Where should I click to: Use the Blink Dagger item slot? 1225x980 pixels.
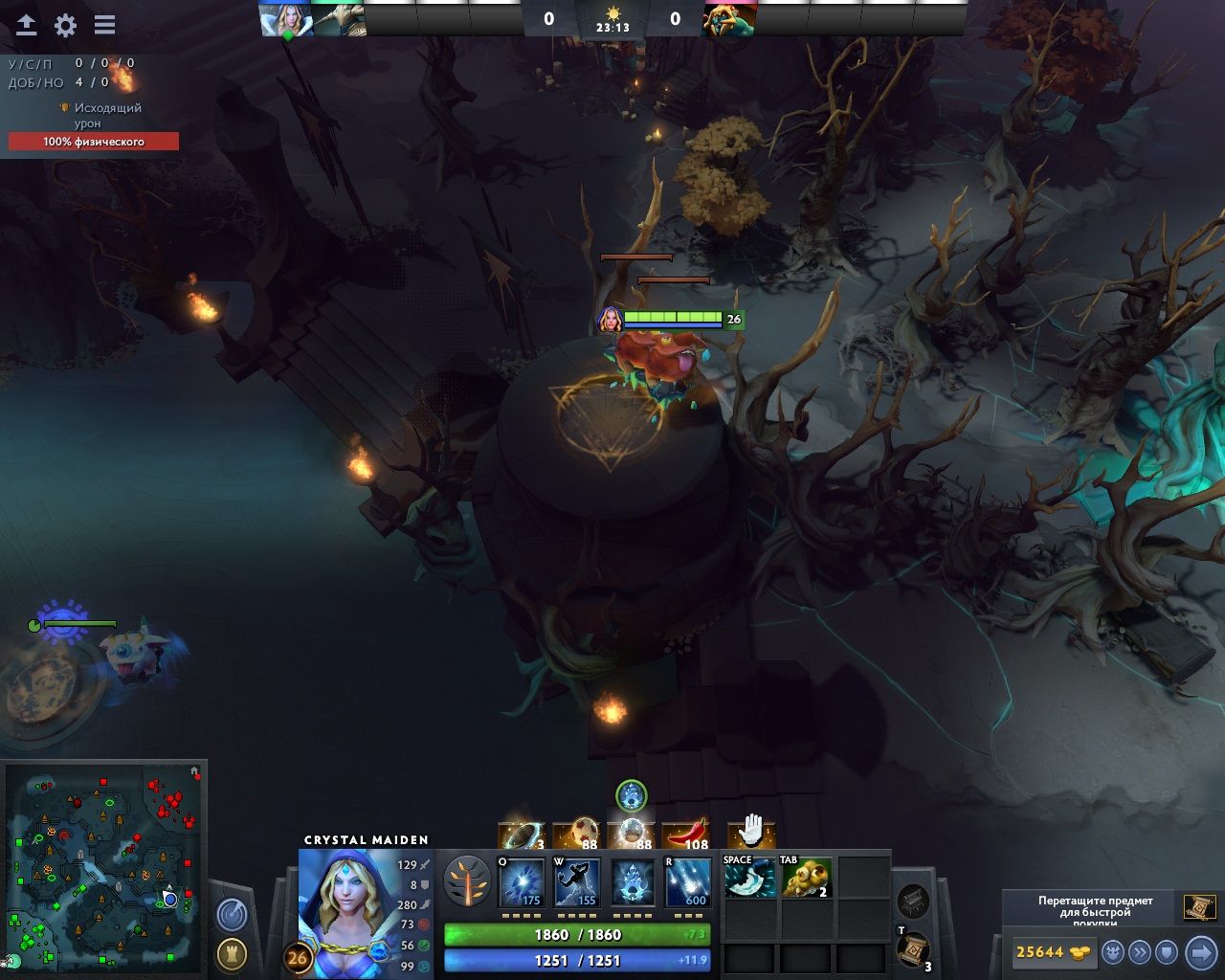click(x=749, y=878)
